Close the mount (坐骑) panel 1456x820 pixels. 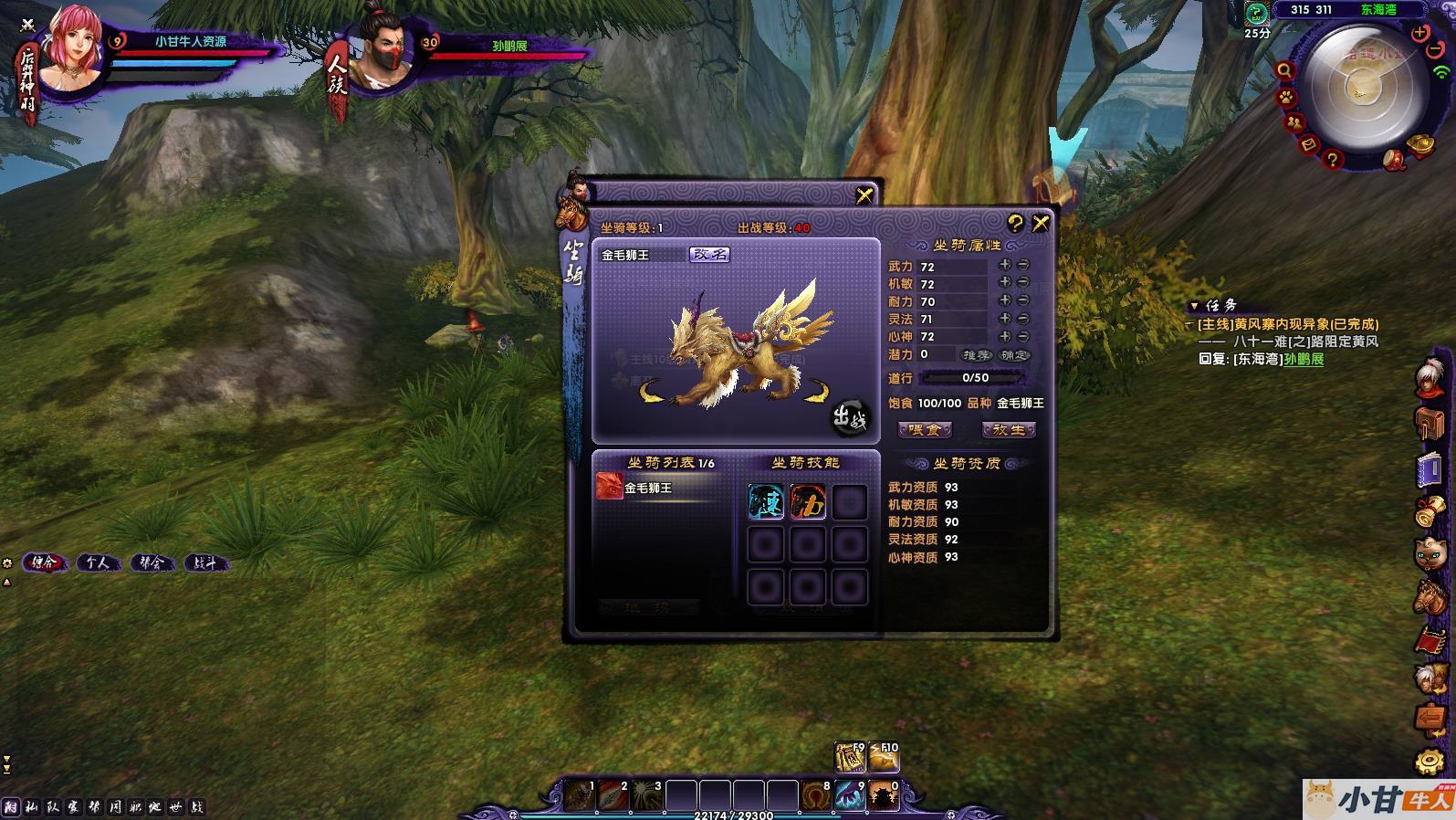(1040, 223)
